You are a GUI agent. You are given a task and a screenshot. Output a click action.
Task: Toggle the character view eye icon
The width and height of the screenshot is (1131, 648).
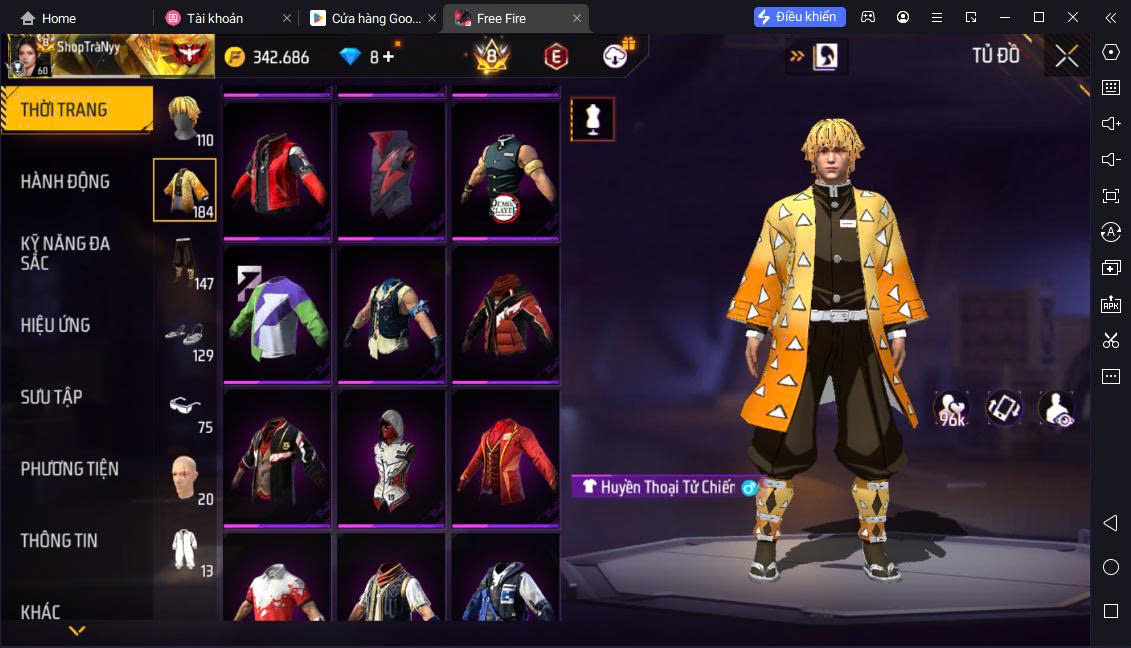point(1056,409)
